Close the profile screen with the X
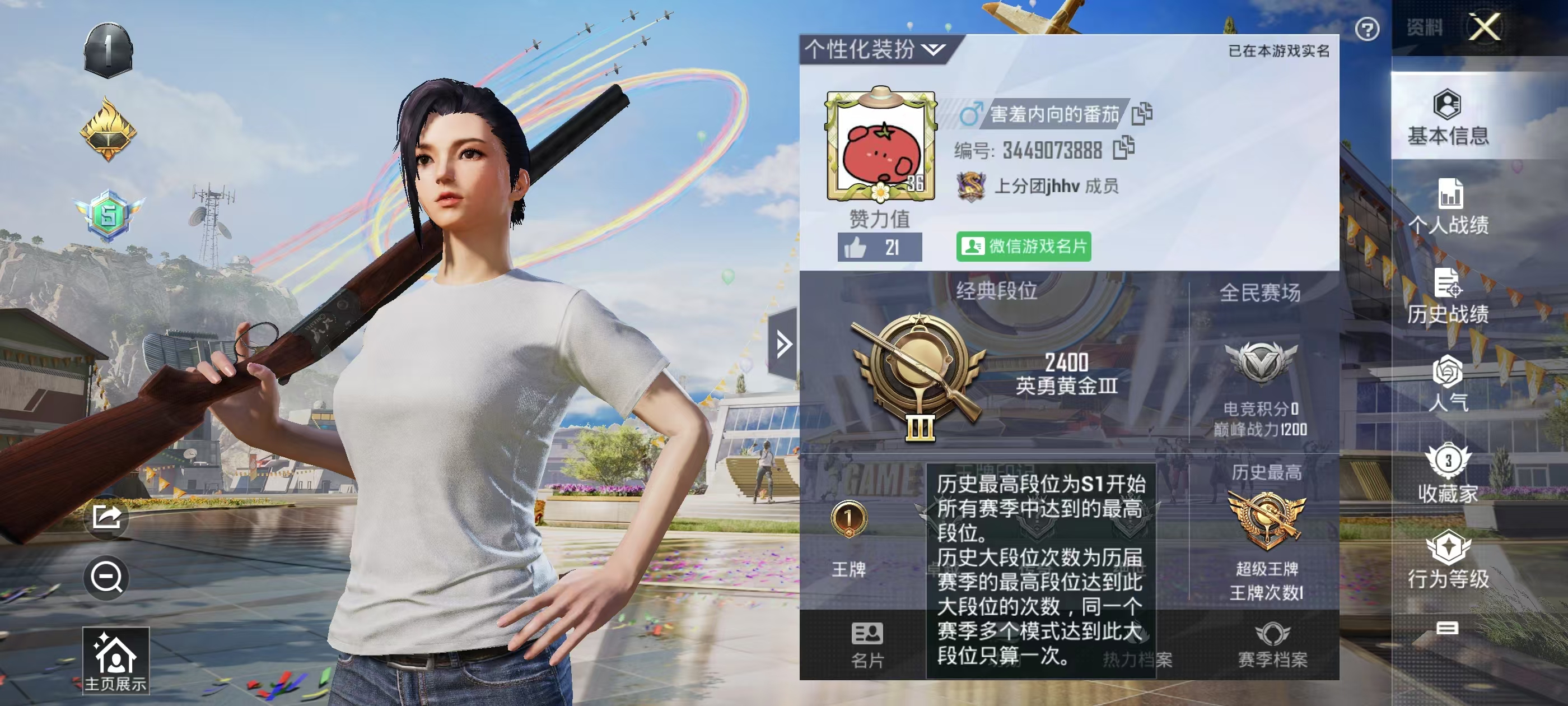 coord(1483,27)
